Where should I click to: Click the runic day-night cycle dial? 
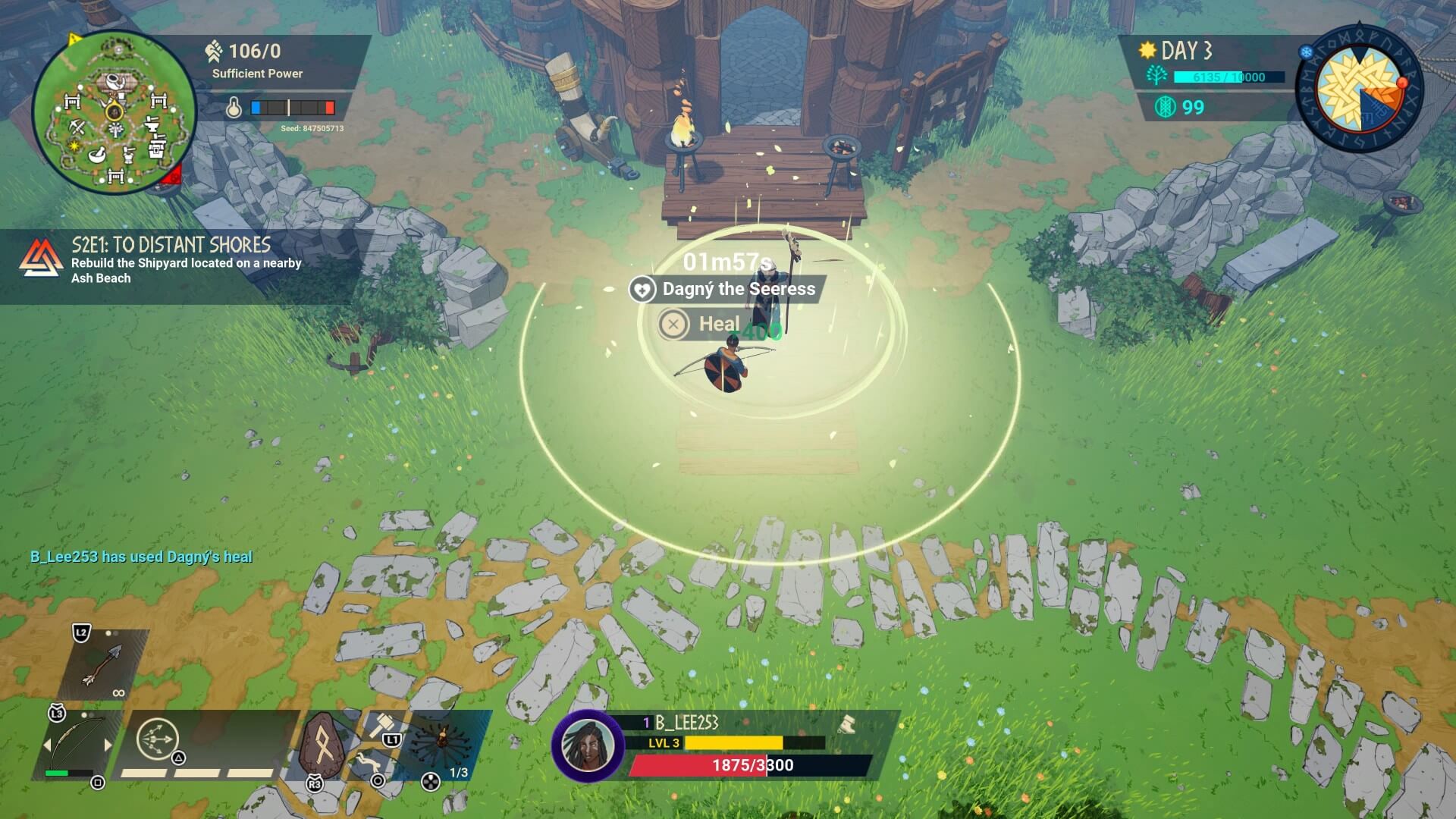click(x=1360, y=91)
